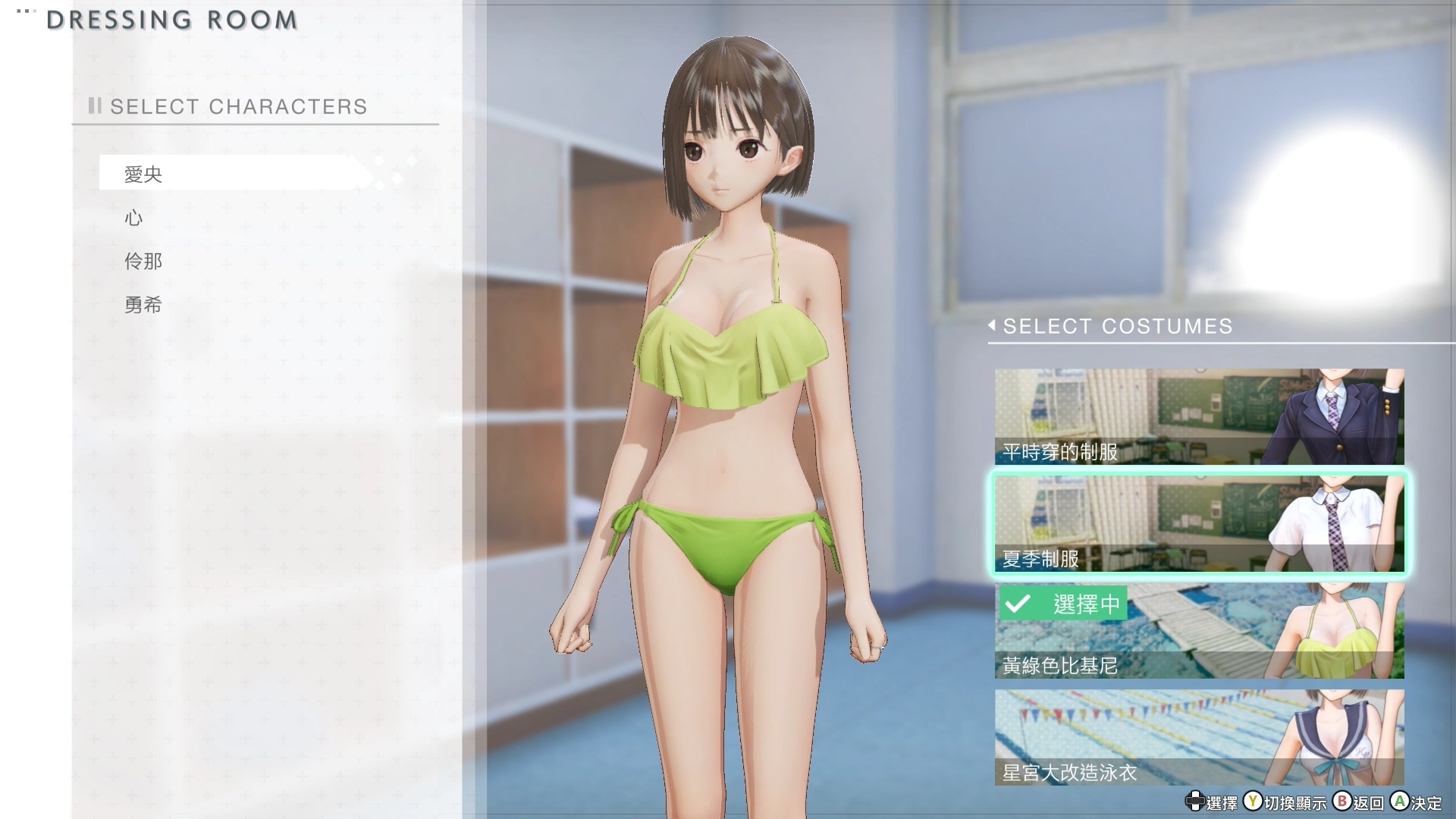Click the white arrow on the 愛央 highlight bar
Image resolution: width=1456 pixels, height=819 pixels.
[x=358, y=173]
